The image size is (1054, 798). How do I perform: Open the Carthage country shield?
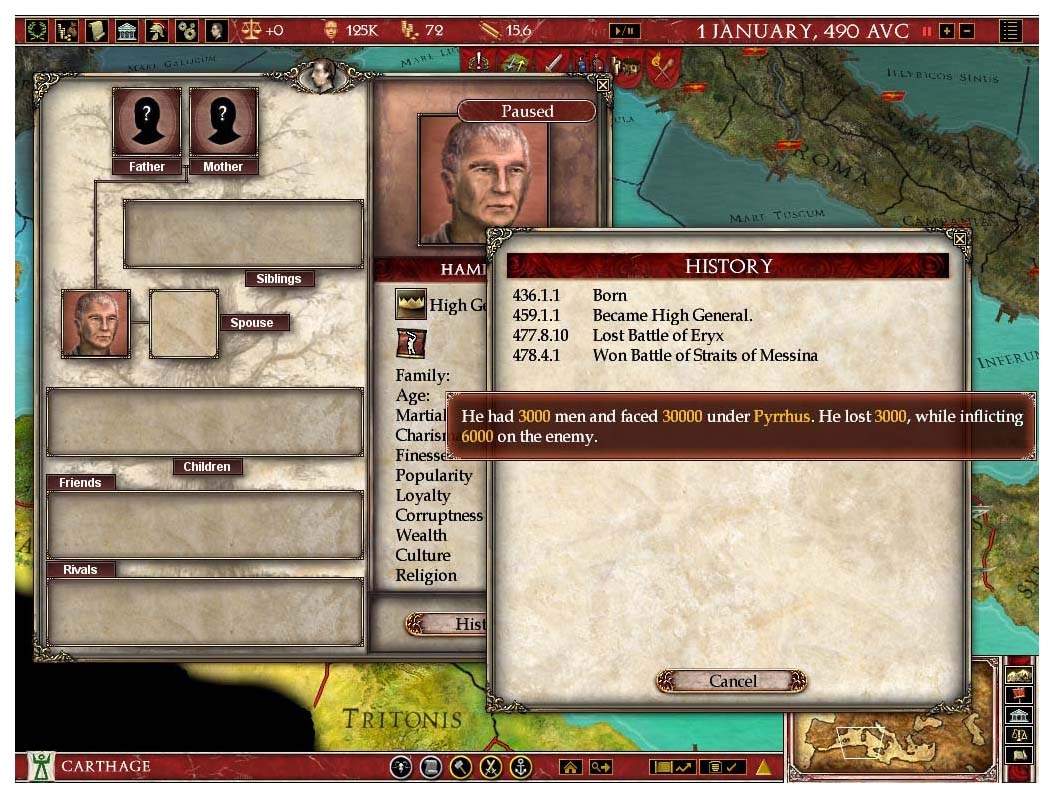click(x=41, y=767)
